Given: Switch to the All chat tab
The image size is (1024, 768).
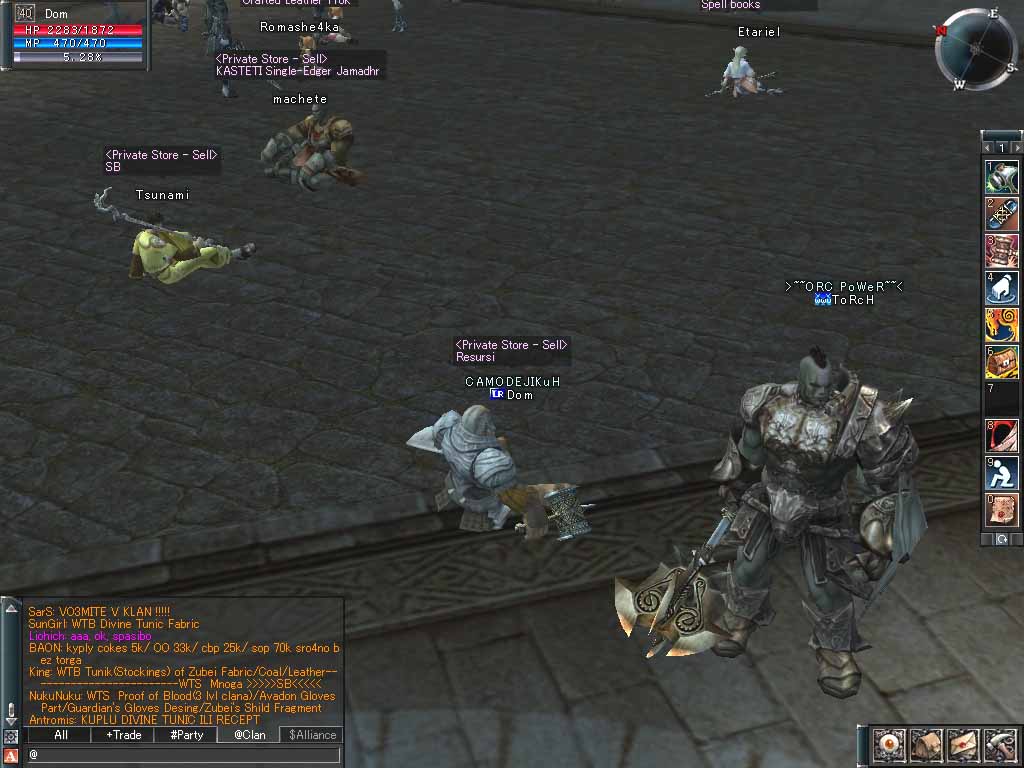Looking at the screenshot, I should coord(60,735).
